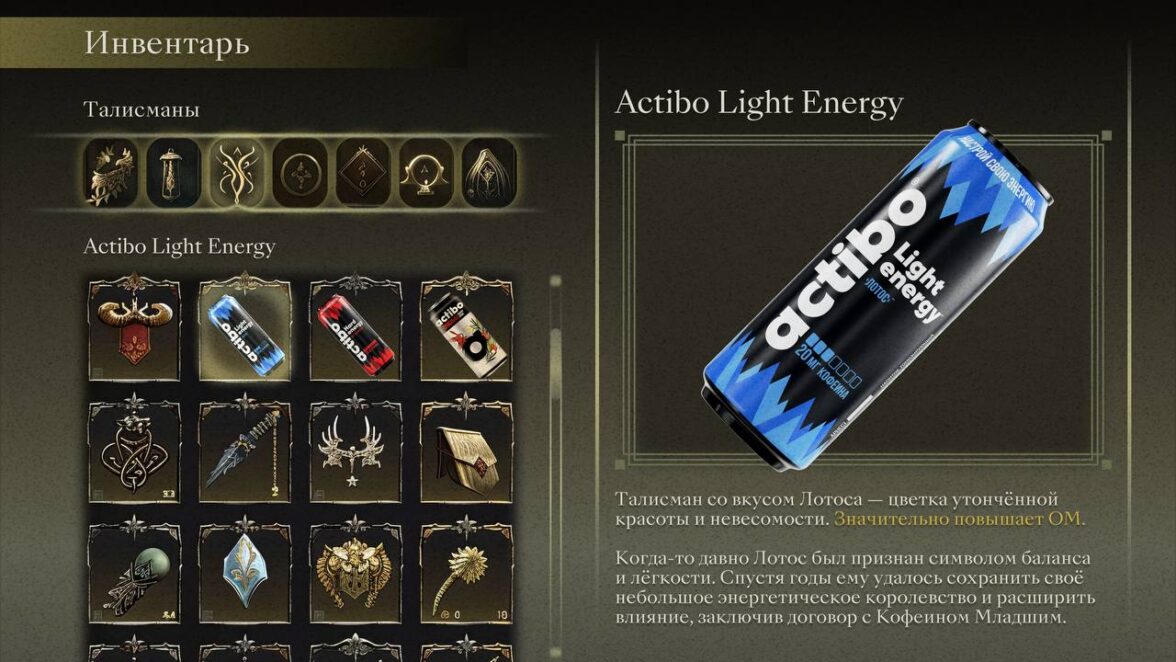Open the diamond-shaped emblem category tab

coord(362,173)
